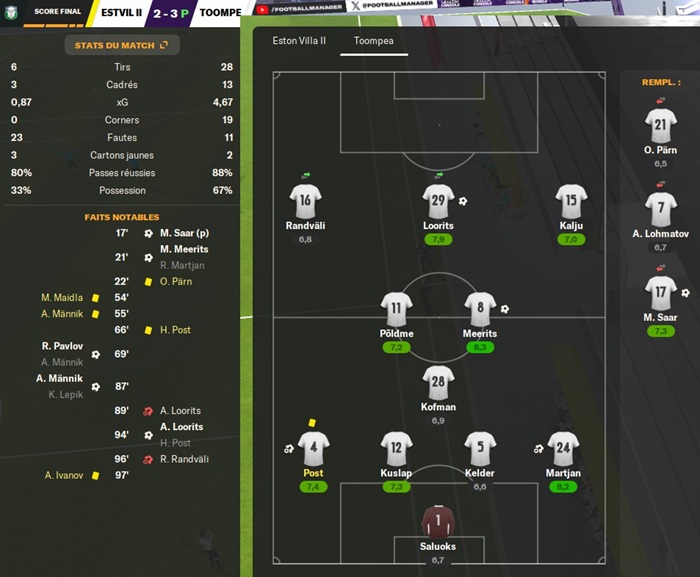Select centre back Kelder number 5
This screenshot has width=700, height=577.
[480, 448]
